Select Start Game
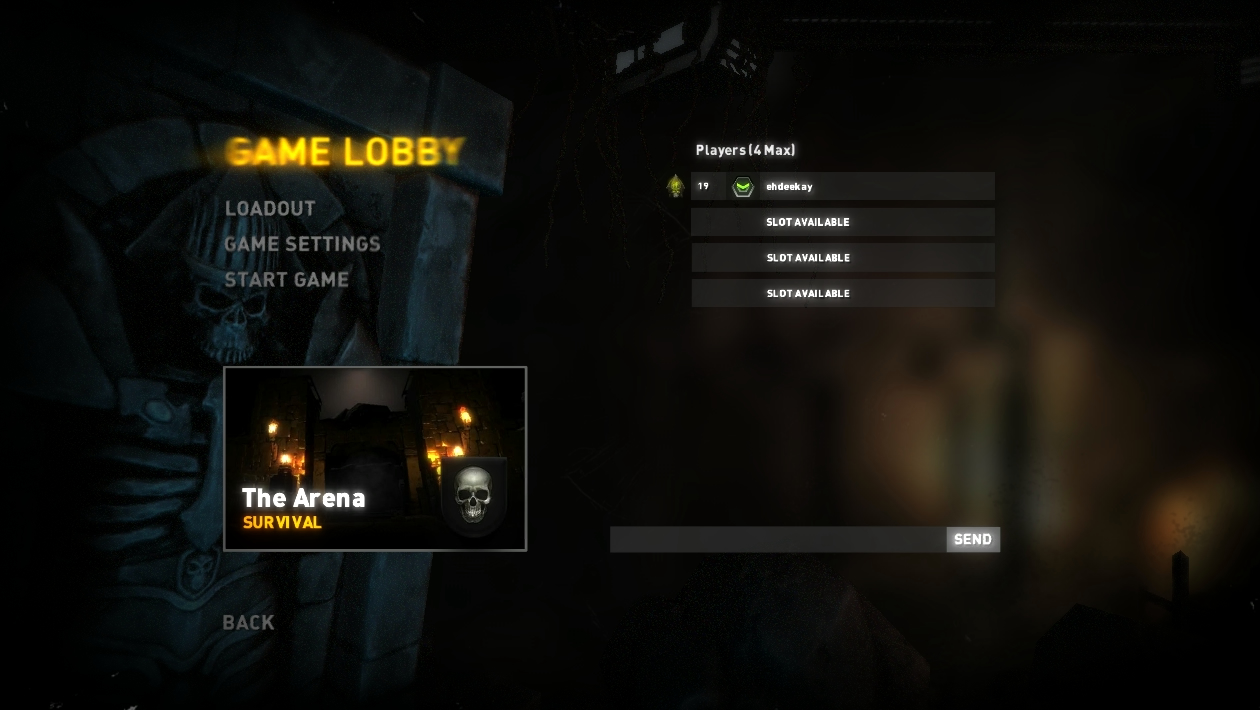1260x710 pixels. [286, 280]
